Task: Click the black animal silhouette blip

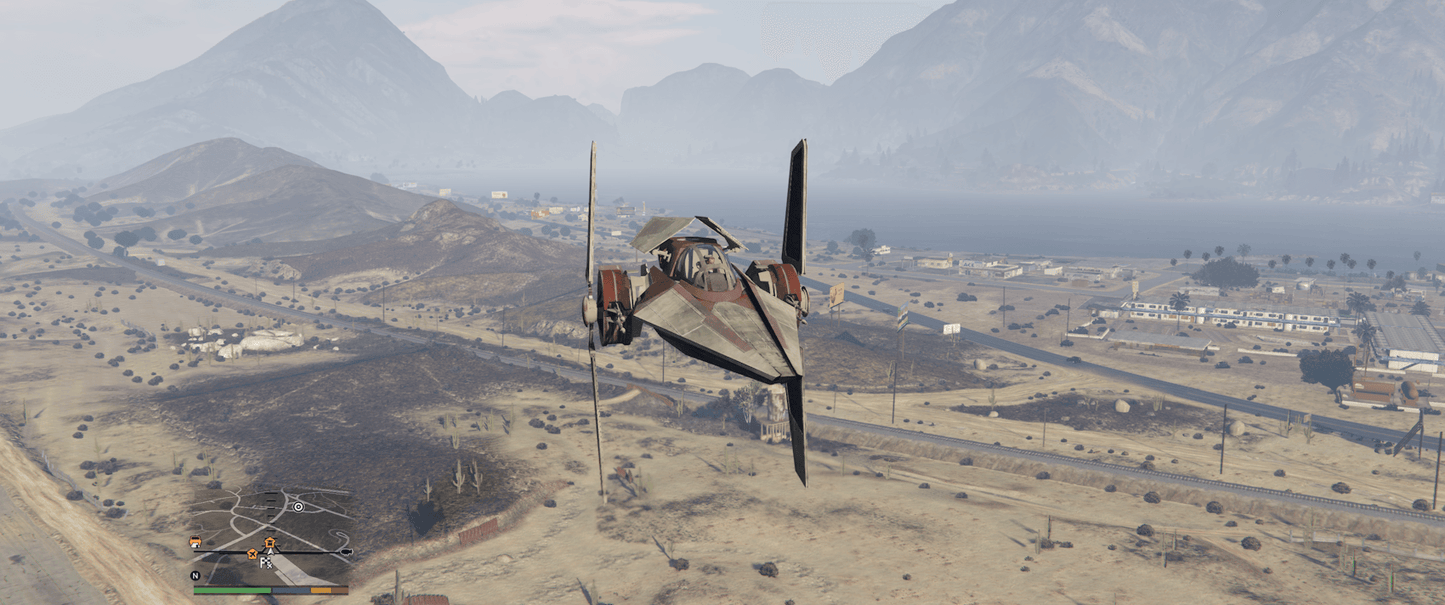Action: [346, 552]
